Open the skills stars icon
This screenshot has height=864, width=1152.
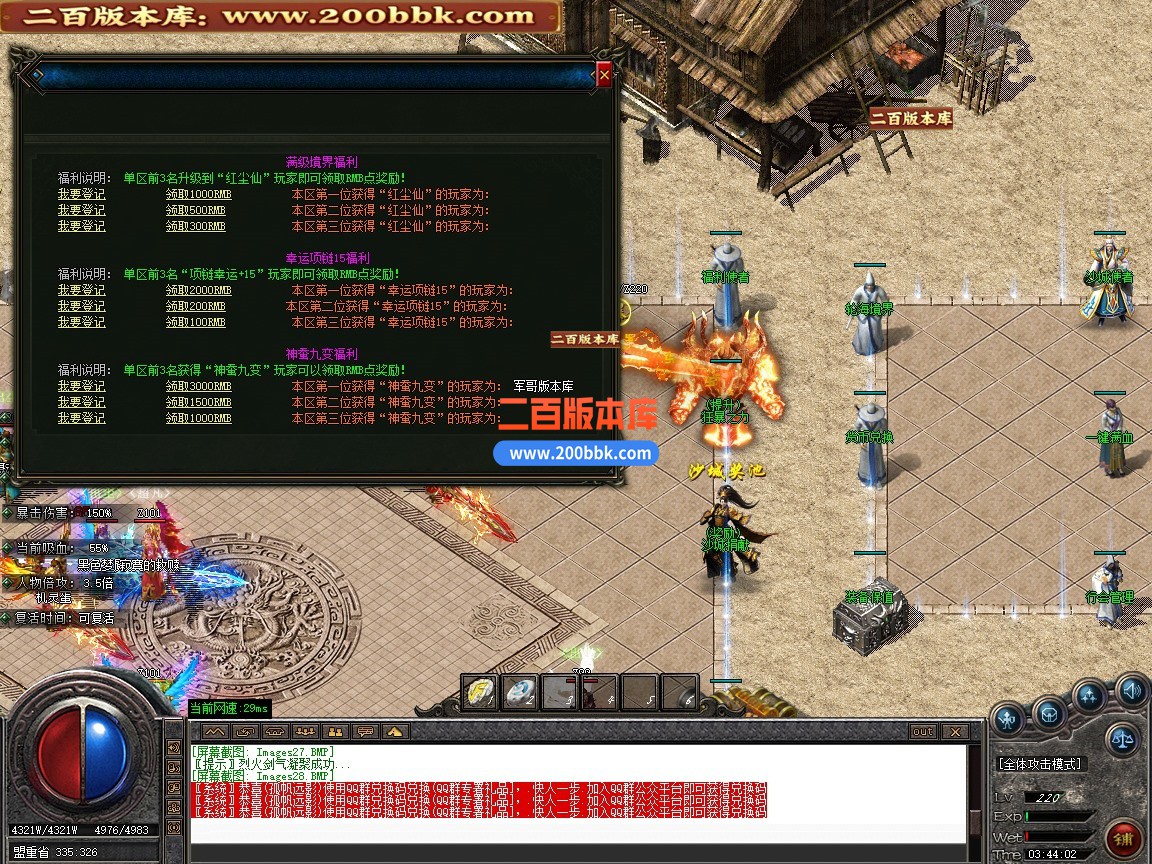point(1089,696)
